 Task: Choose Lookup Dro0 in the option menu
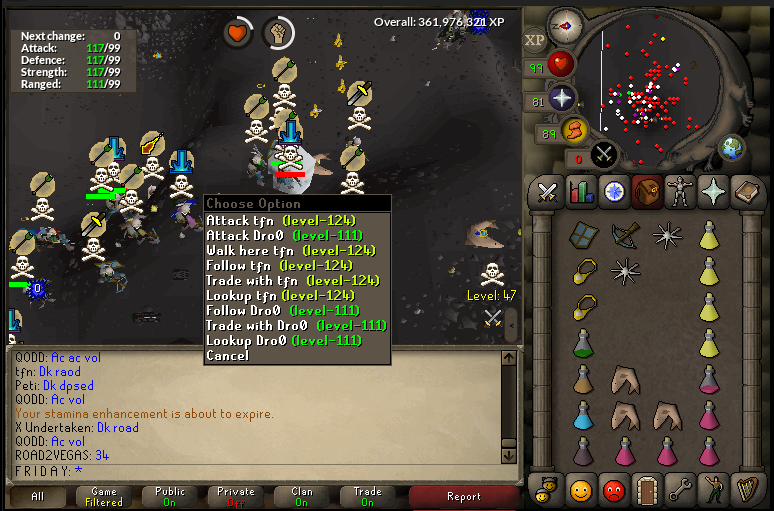click(283, 340)
